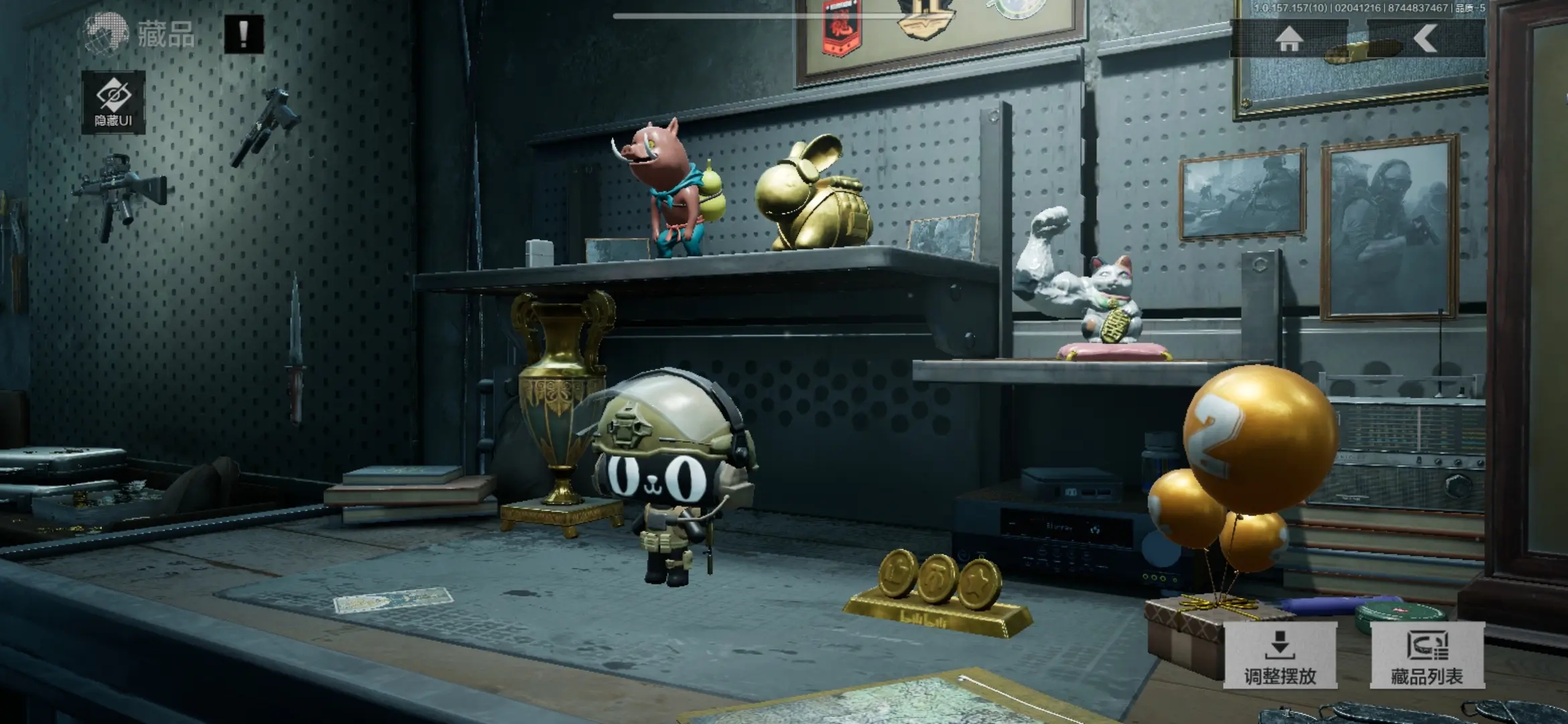The height and width of the screenshot is (724, 1568).
Task: Tap 调整摆放 to adjust placement
Action: coord(1280,656)
